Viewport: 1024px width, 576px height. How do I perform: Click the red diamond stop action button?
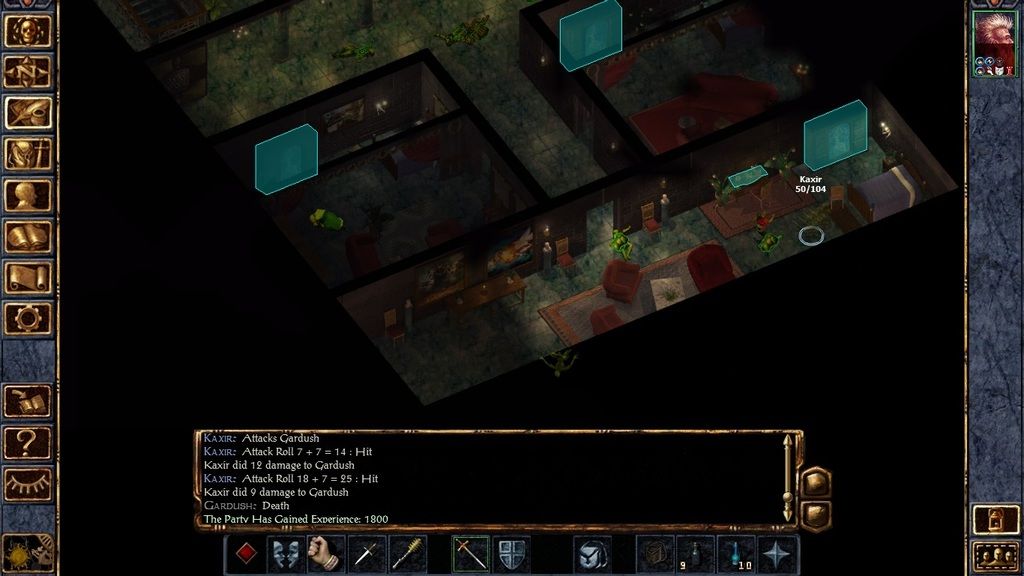(x=244, y=555)
